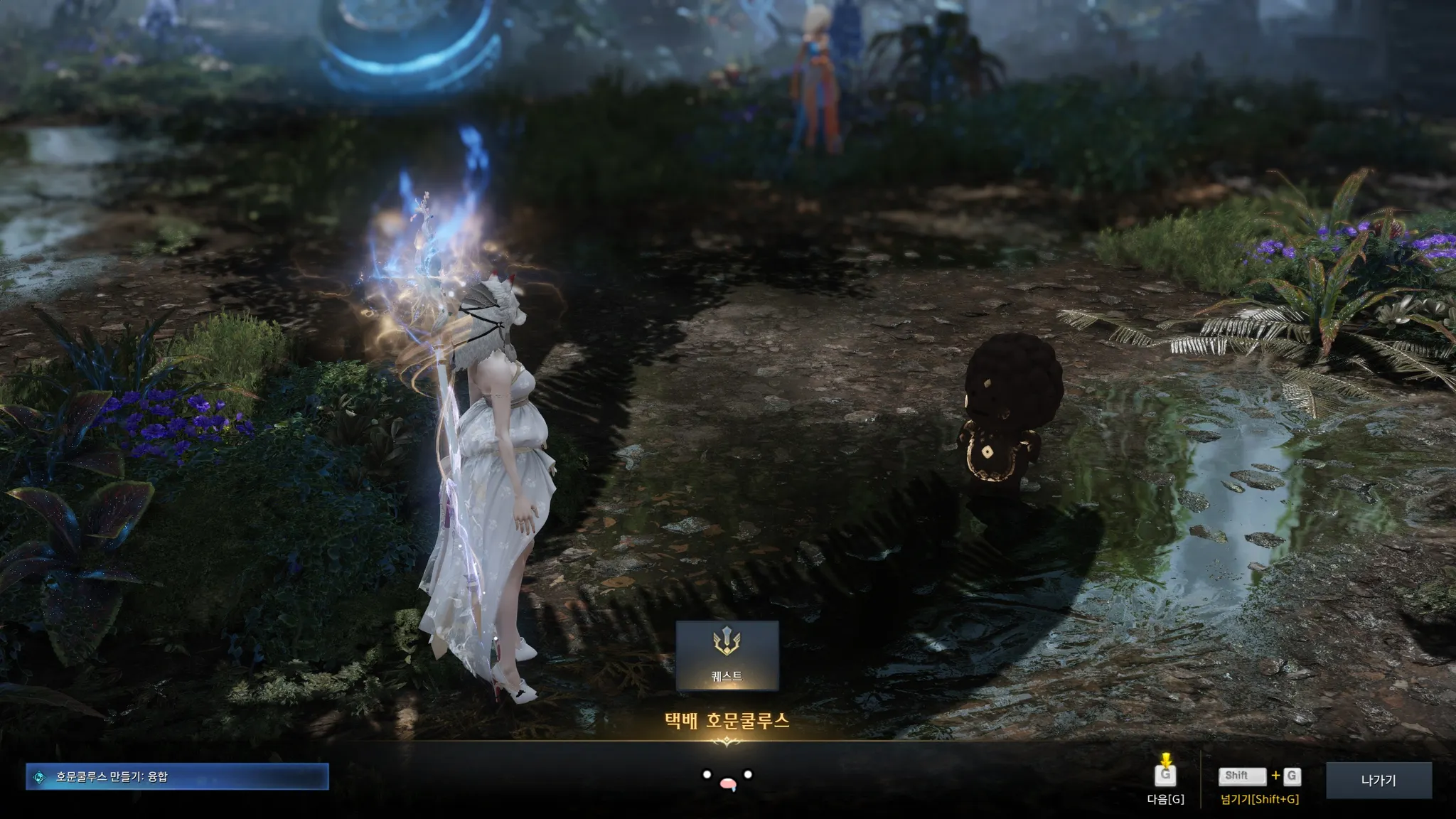Open the 퀘스트 quest option

coord(727,655)
